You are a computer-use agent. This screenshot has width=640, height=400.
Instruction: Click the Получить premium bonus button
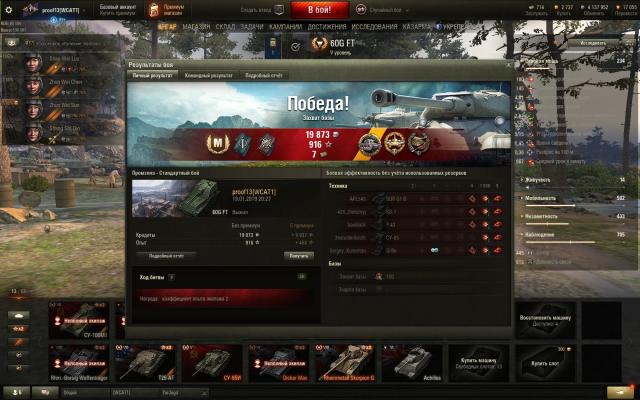pos(298,255)
